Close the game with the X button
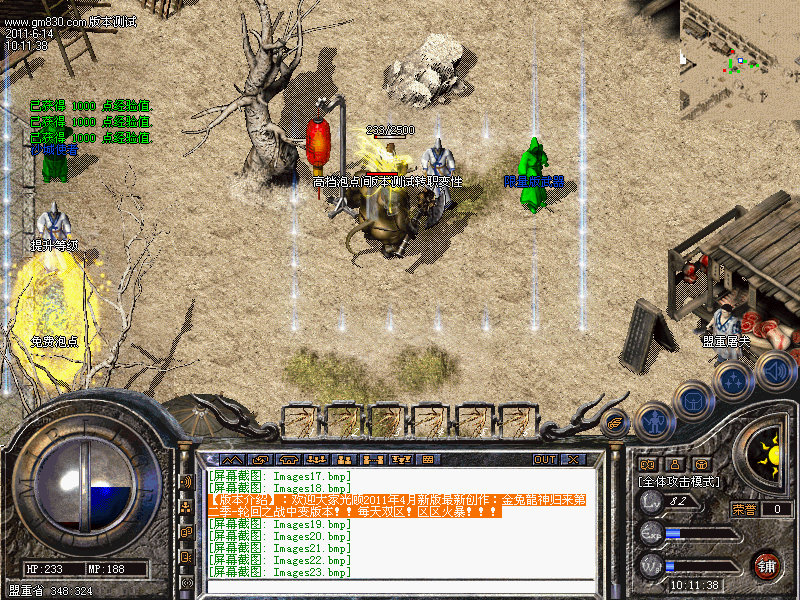 (573, 459)
